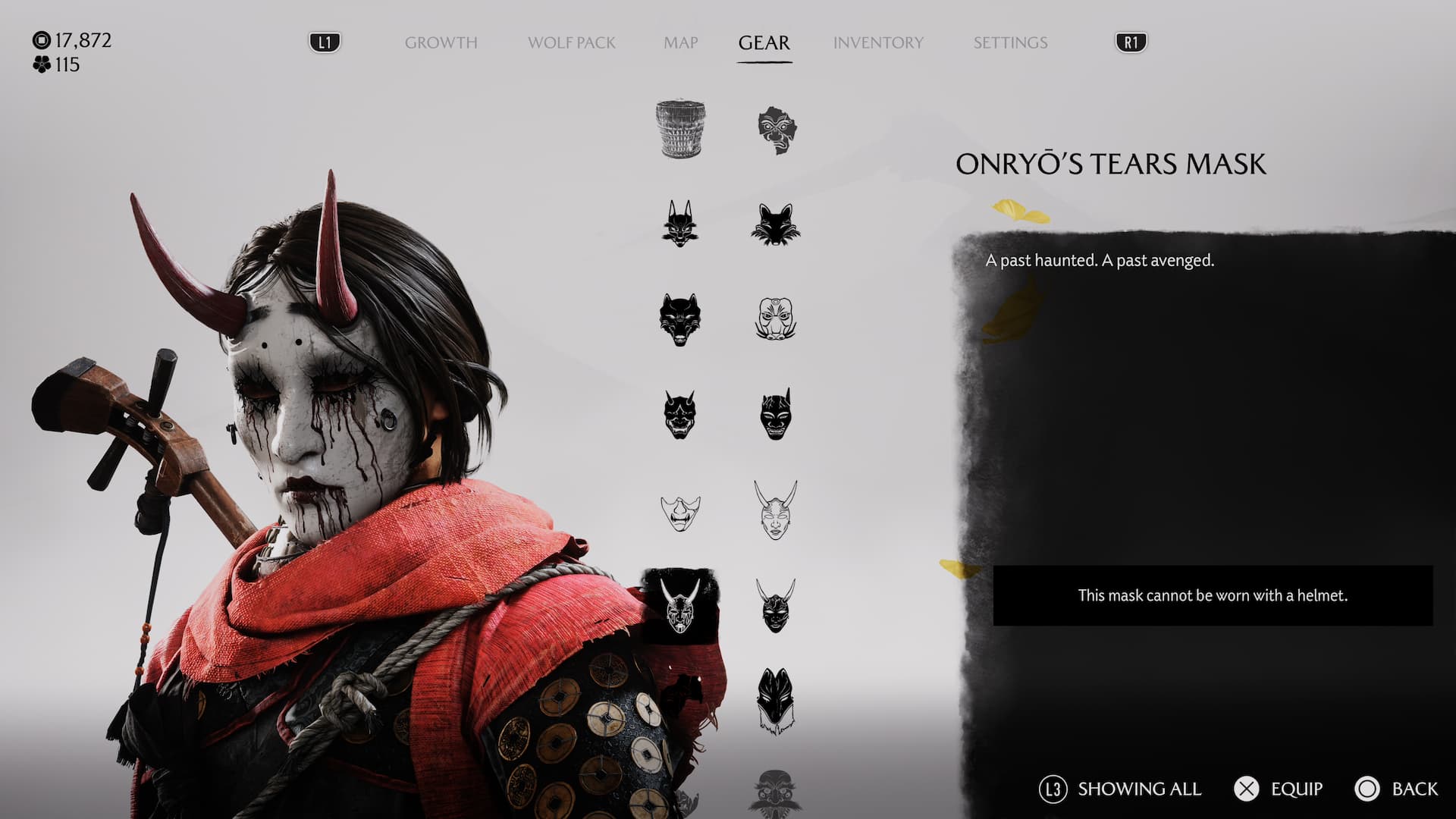Select the Gear tab
Image resolution: width=1456 pixels, height=819 pixels.
[x=764, y=42]
